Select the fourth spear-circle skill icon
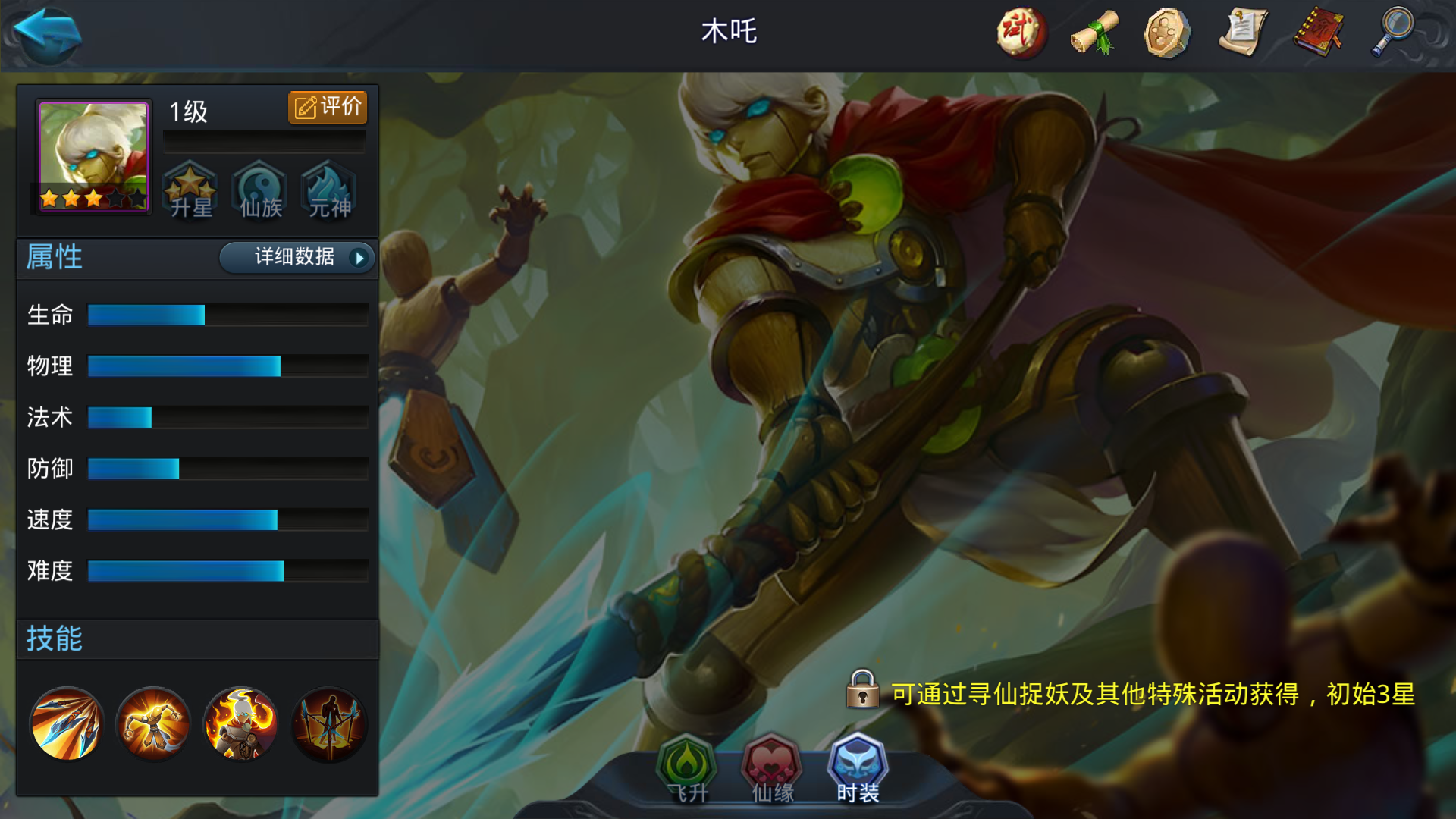The width and height of the screenshot is (1456, 819). coord(328,724)
